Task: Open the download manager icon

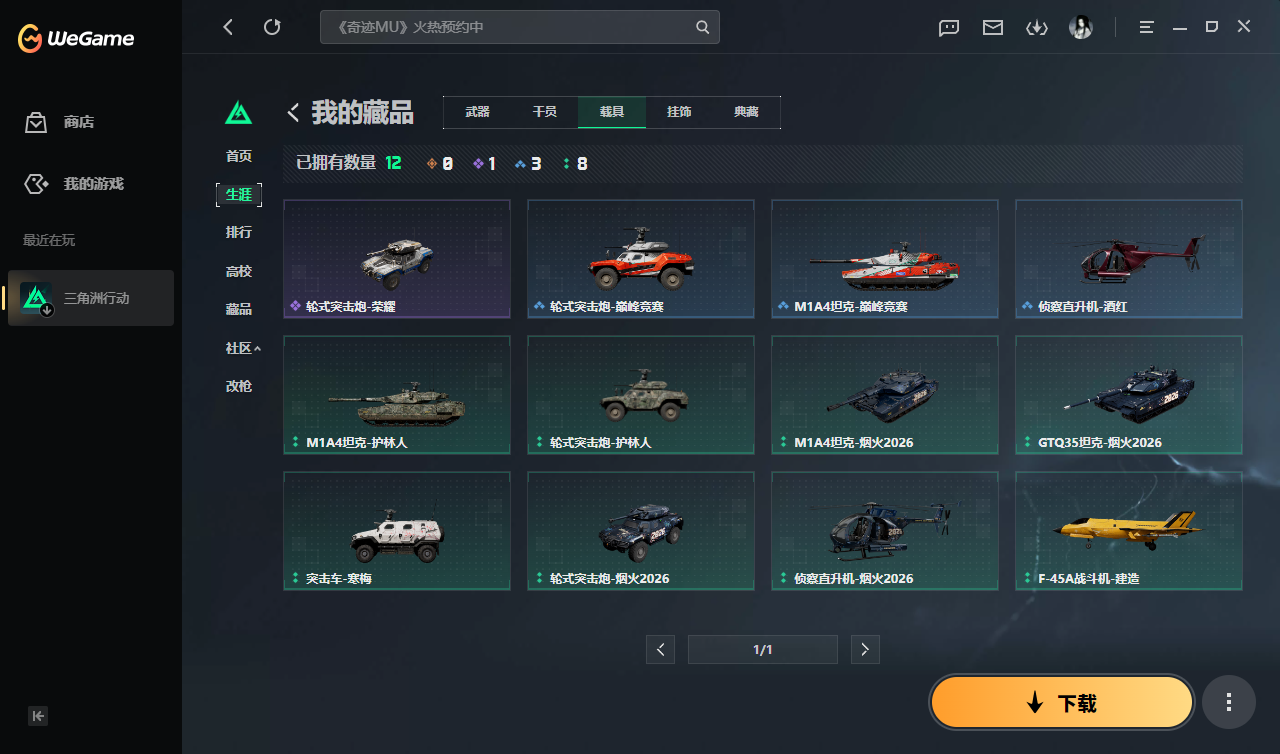Action: [1037, 28]
